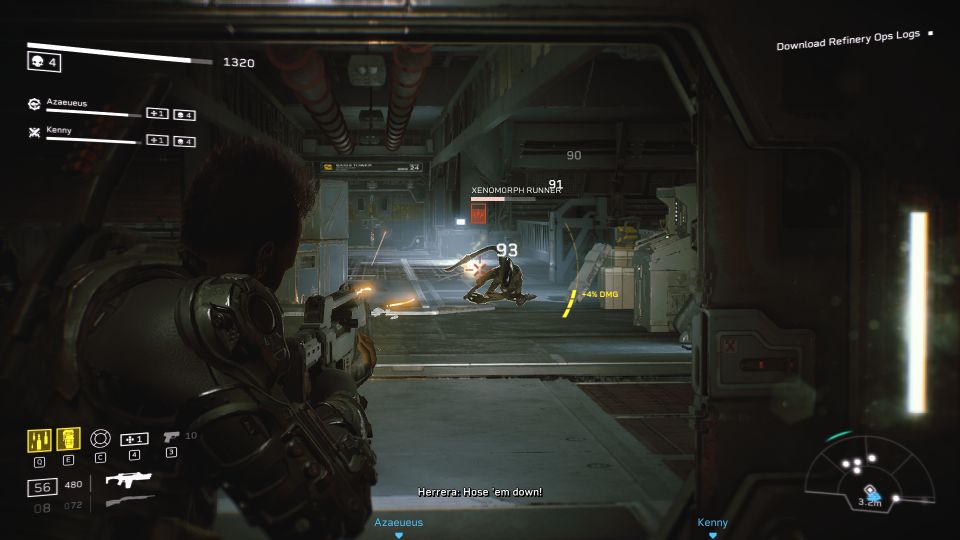Select the greyed-out shotgun weapon icon
Image resolution: width=960 pixels, height=540 pixels.
[129, 501]
